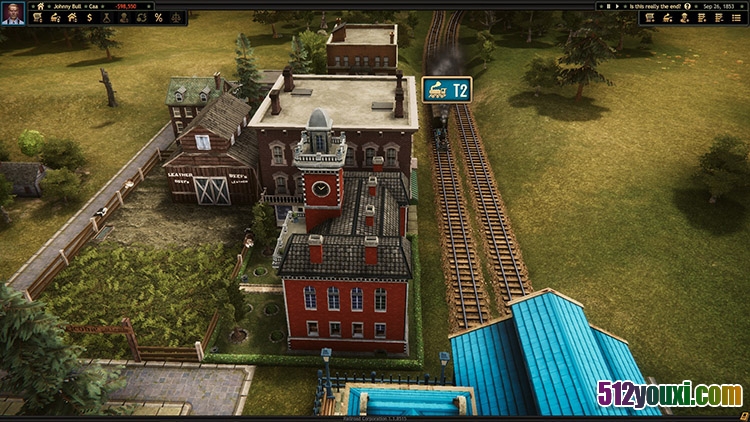Open the player portrait of Johnny Bull
This screenshot has width=750, height=422.
(12, 12)
